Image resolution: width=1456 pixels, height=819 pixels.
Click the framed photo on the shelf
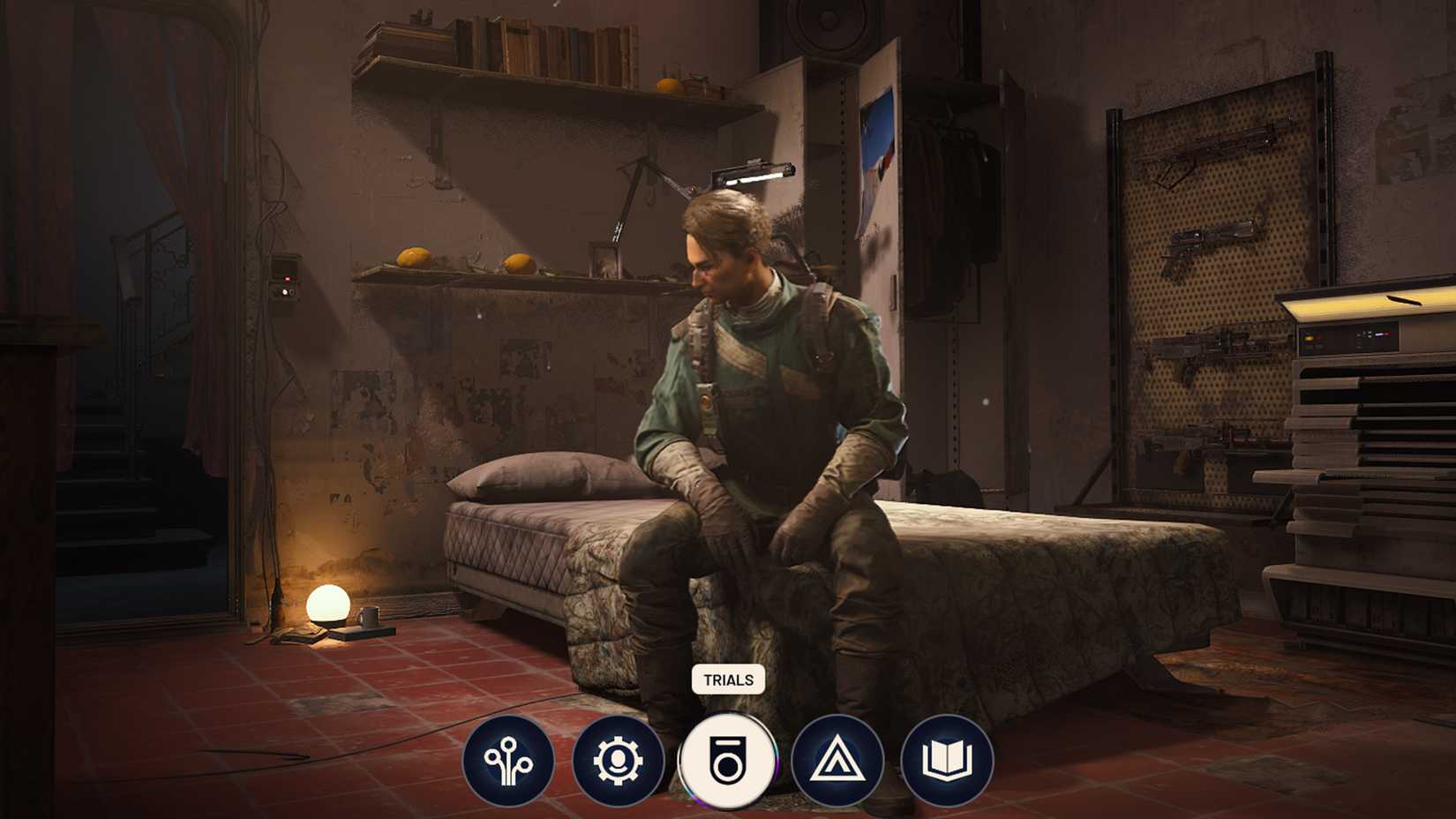[607, 259]
